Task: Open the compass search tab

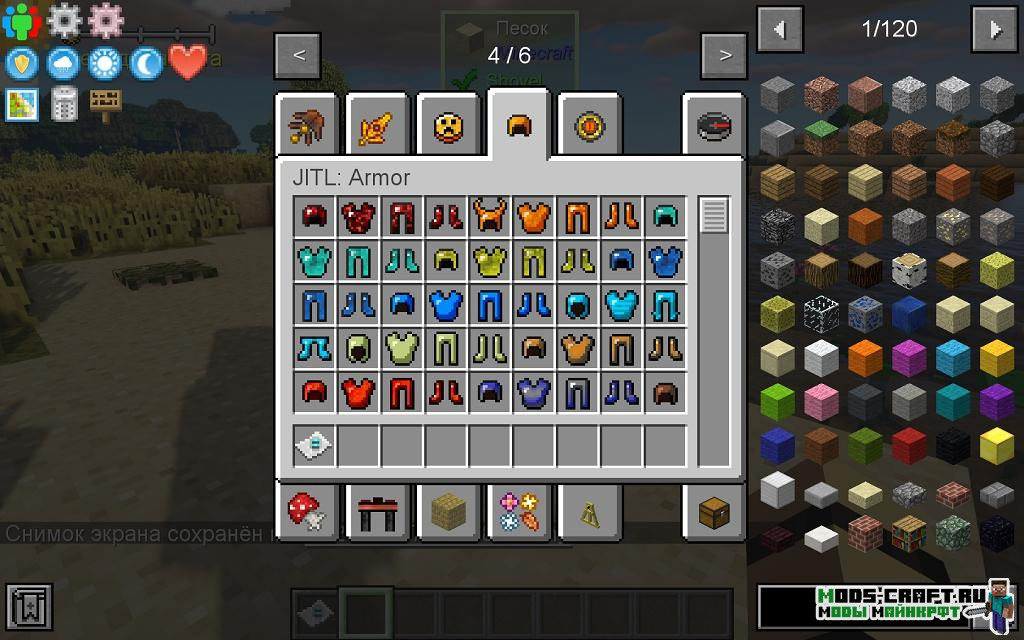Action: (x=714, y=126)
